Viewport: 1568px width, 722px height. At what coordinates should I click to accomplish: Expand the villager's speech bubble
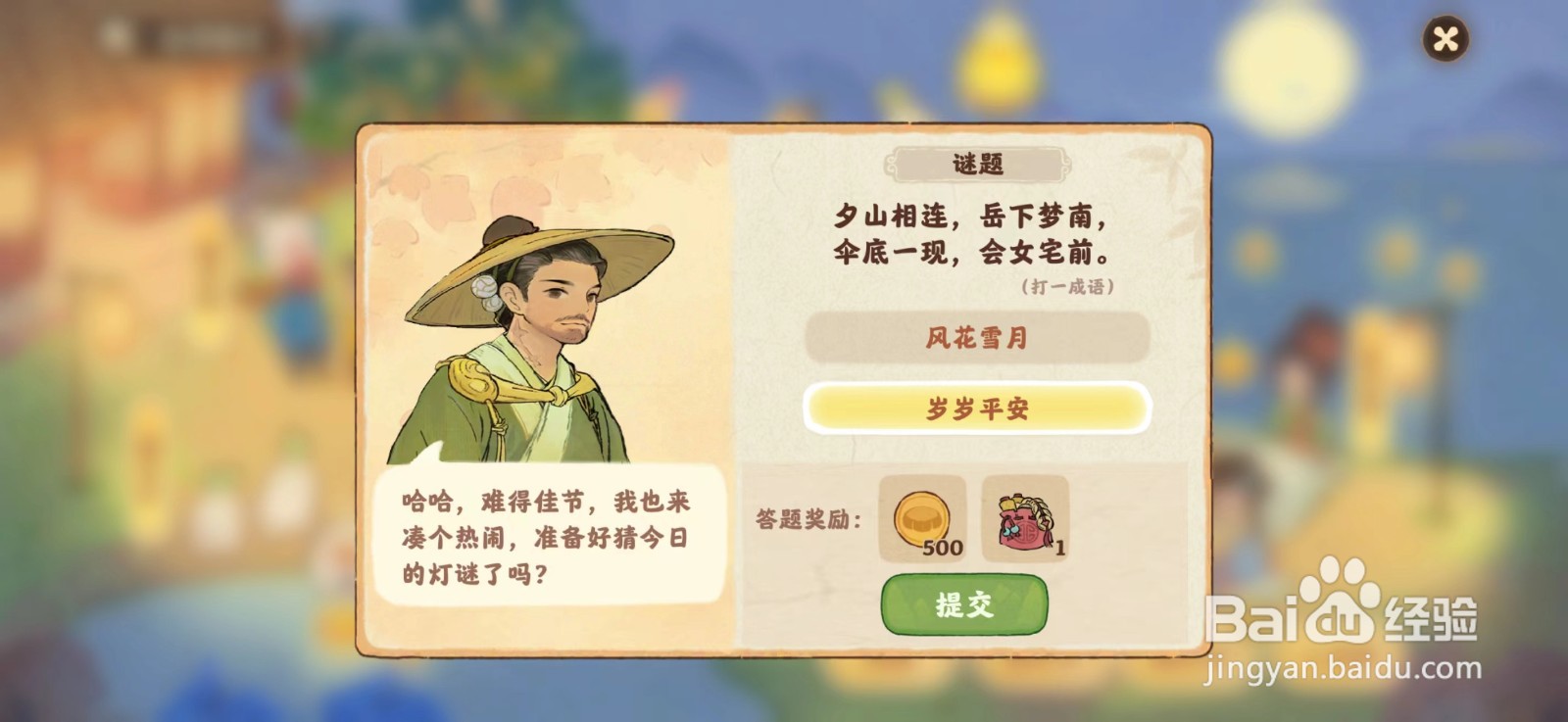tap(549, 532)
